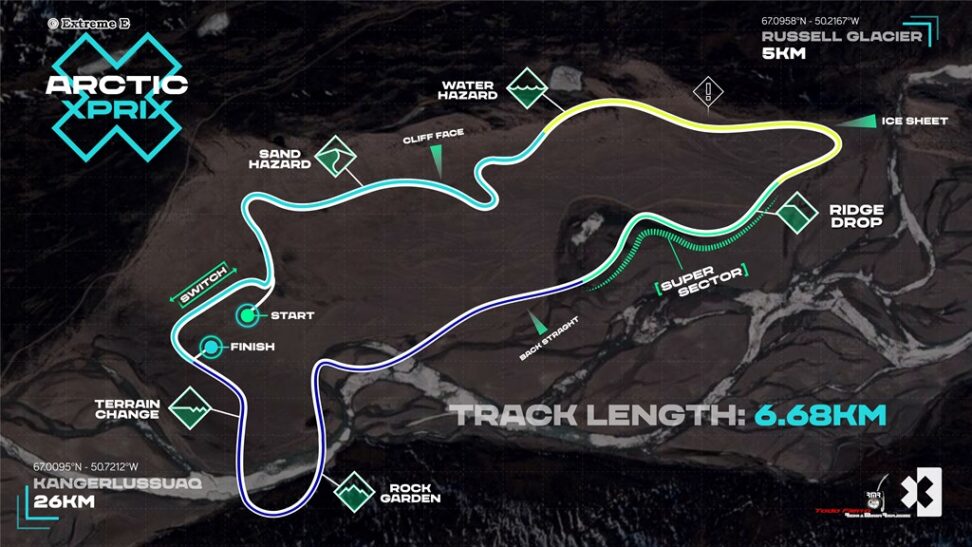Click the exclamation warning marker
Image resolution: width=972 pixels, height=547 pixels.
(x=708, y=92)
